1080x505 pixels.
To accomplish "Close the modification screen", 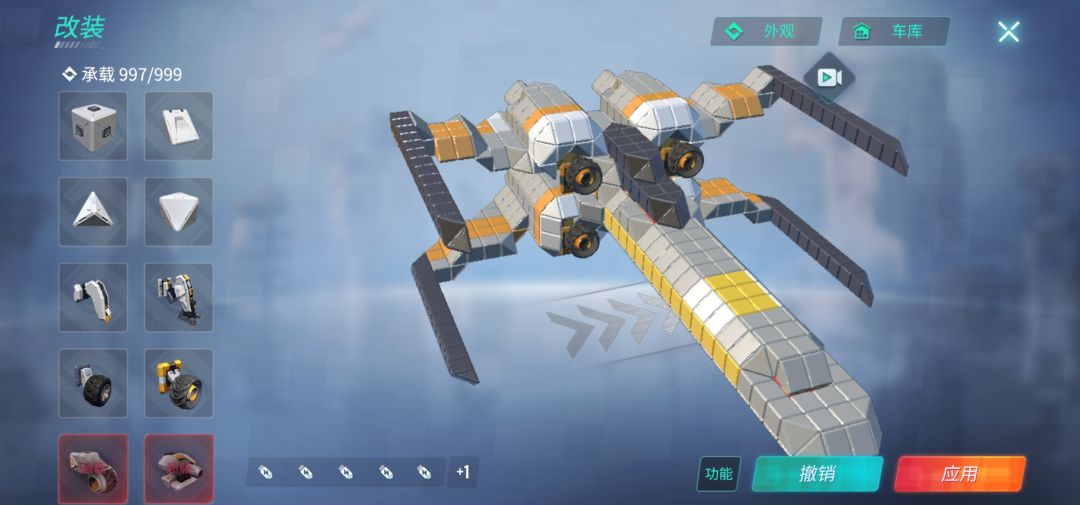I will click(1008, 31).
